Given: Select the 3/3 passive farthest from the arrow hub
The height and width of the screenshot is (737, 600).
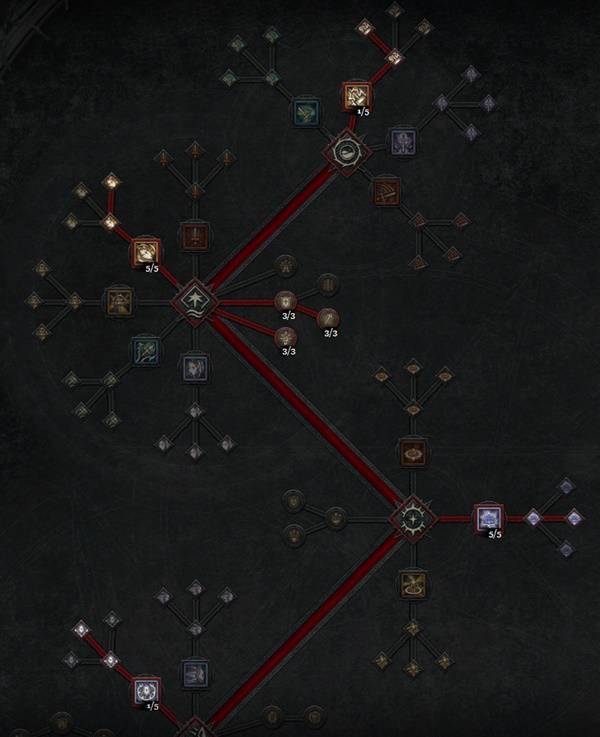Looking at the screenshot, I should (329, 319).
